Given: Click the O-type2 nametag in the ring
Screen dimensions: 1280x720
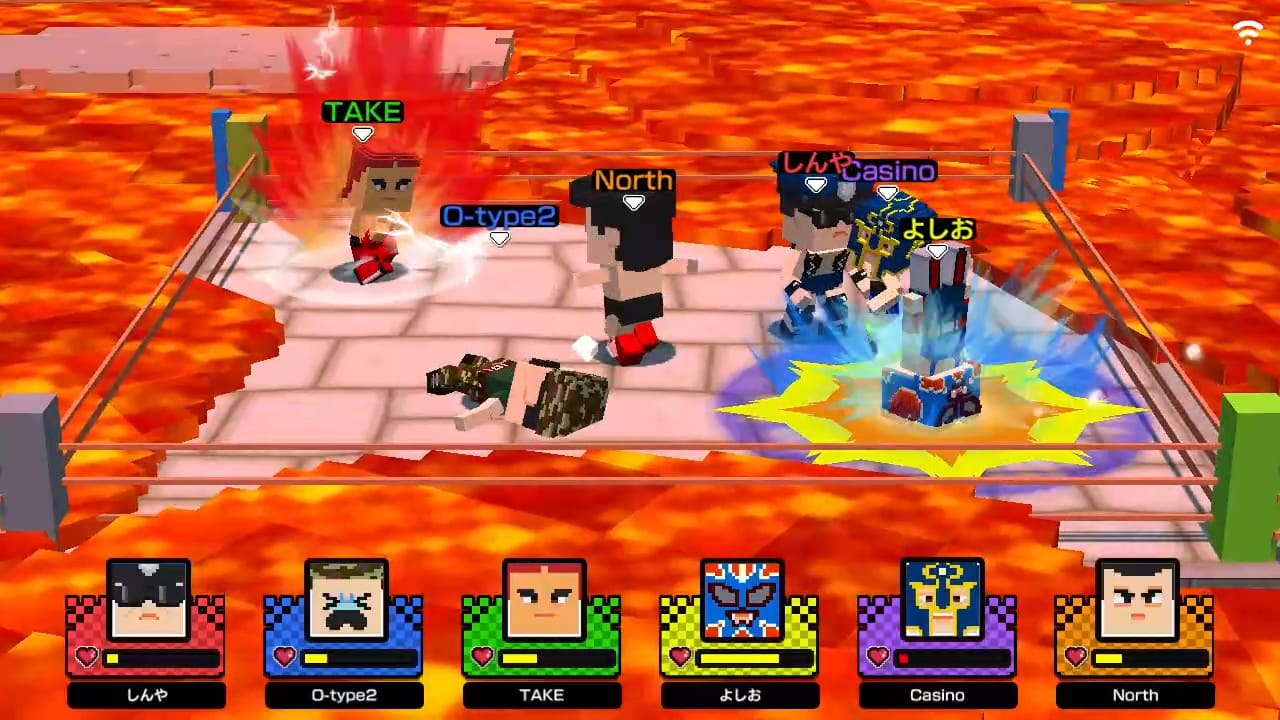Looking at the screenshot, I should [500, 216].
